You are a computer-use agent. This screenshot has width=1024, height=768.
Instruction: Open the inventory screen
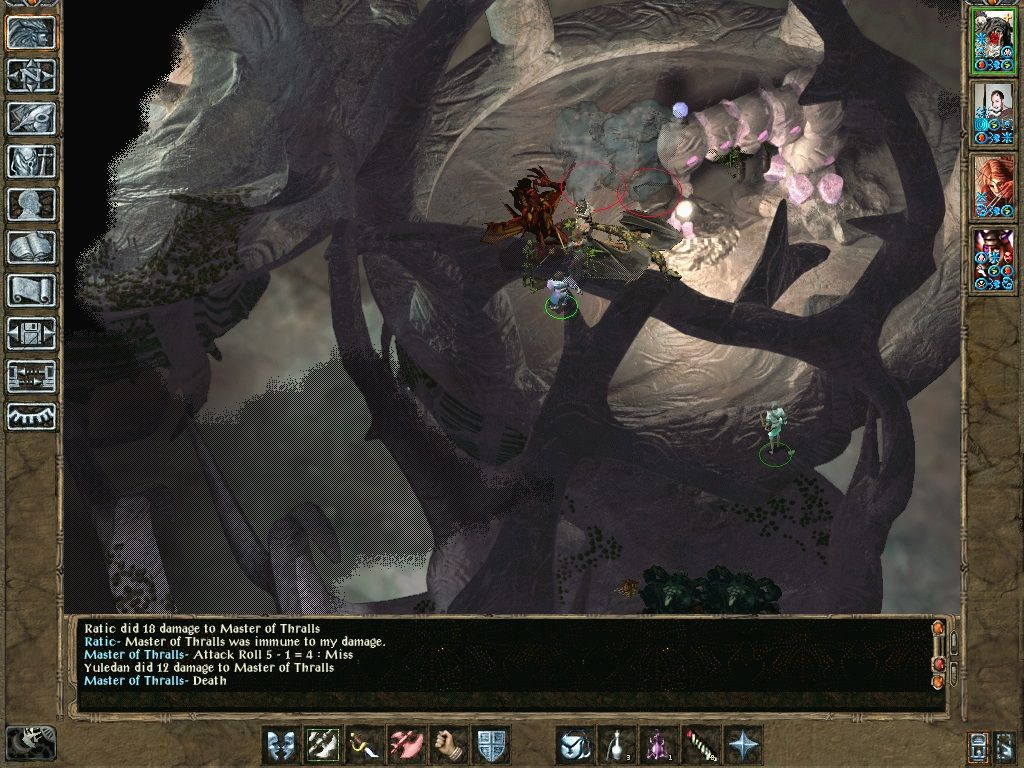(31, 161)
